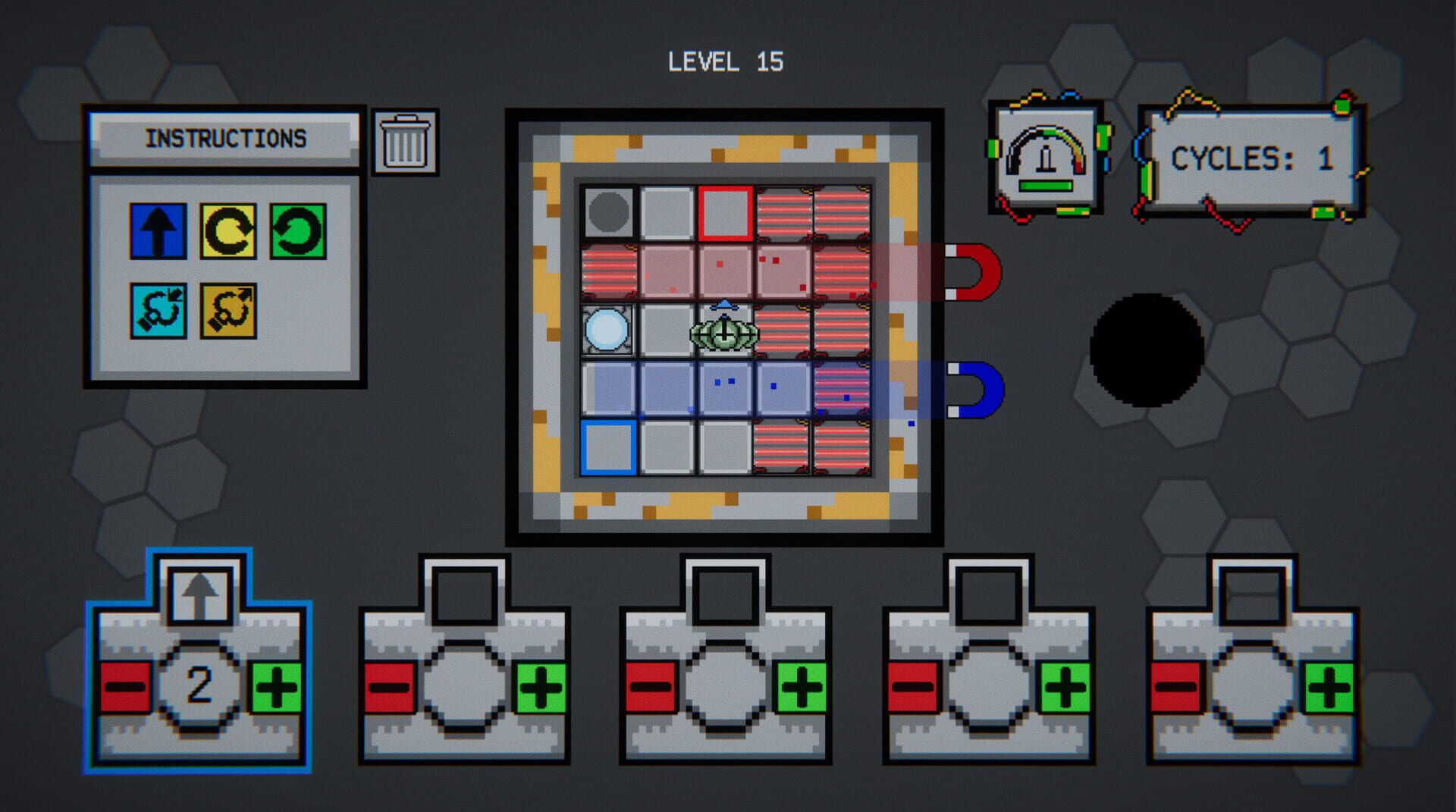This screenshot has width=1456, height=812.
Task: Open the trash to clear instructions
Action: point(407,142)
